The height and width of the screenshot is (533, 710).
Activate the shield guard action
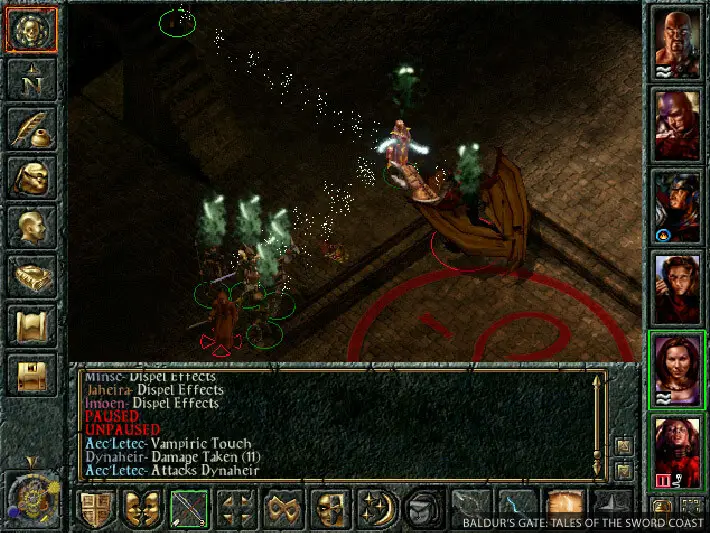tap(96, 509)
